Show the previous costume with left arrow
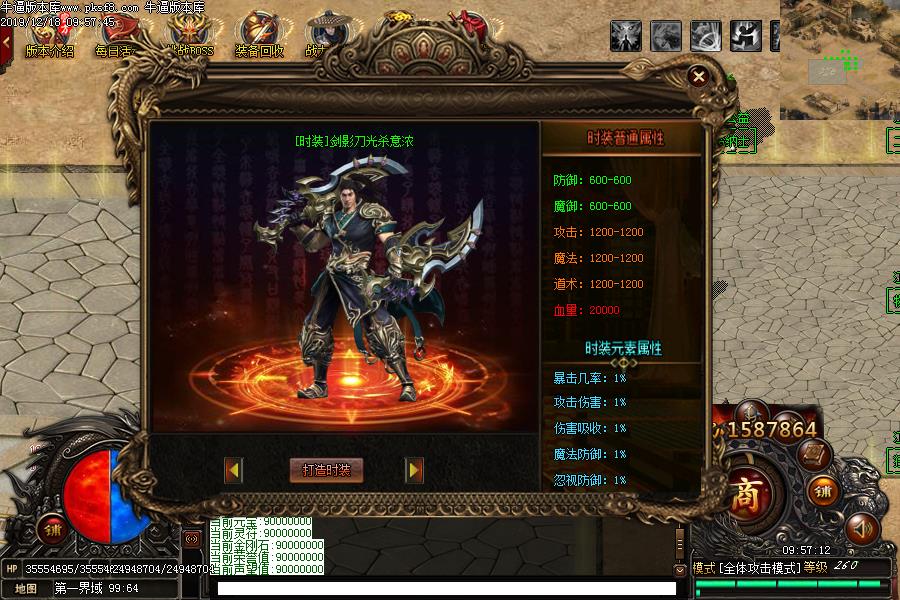Image resolution: width=900 pixels, height=600 pixels. tap(234, 470)
